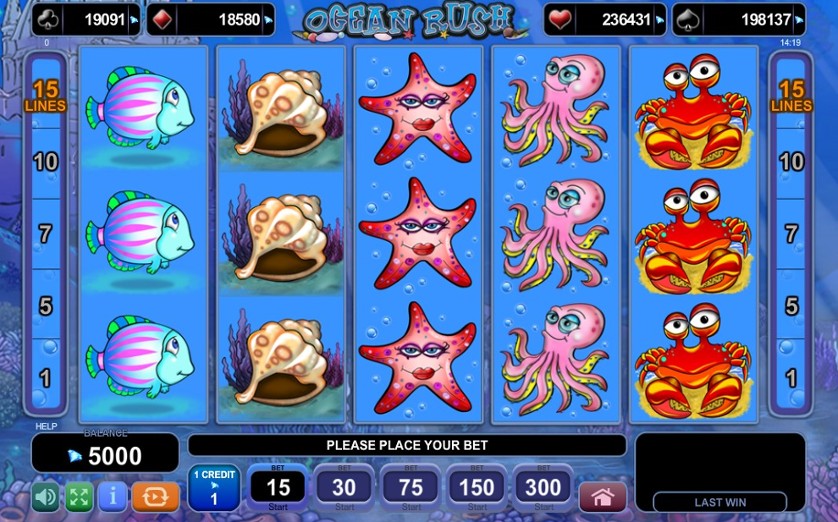This screenshot has width=838, height=522.
Task: Show the diamonds jackpot details
Action: [210, 19]
